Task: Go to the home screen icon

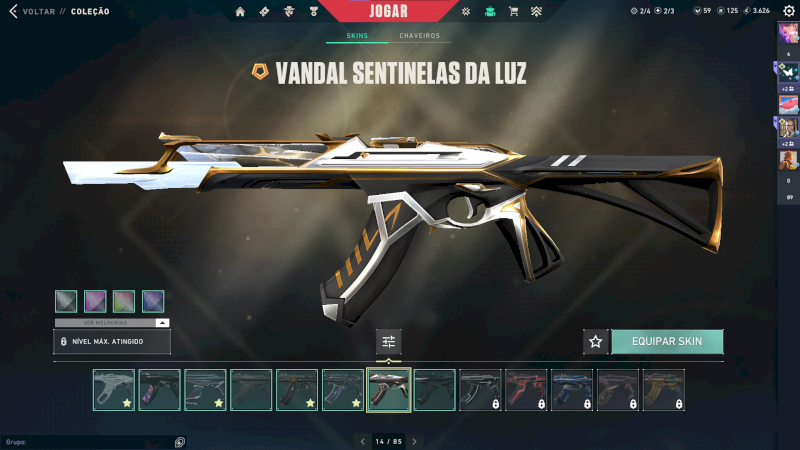Action: pos(240,12)
